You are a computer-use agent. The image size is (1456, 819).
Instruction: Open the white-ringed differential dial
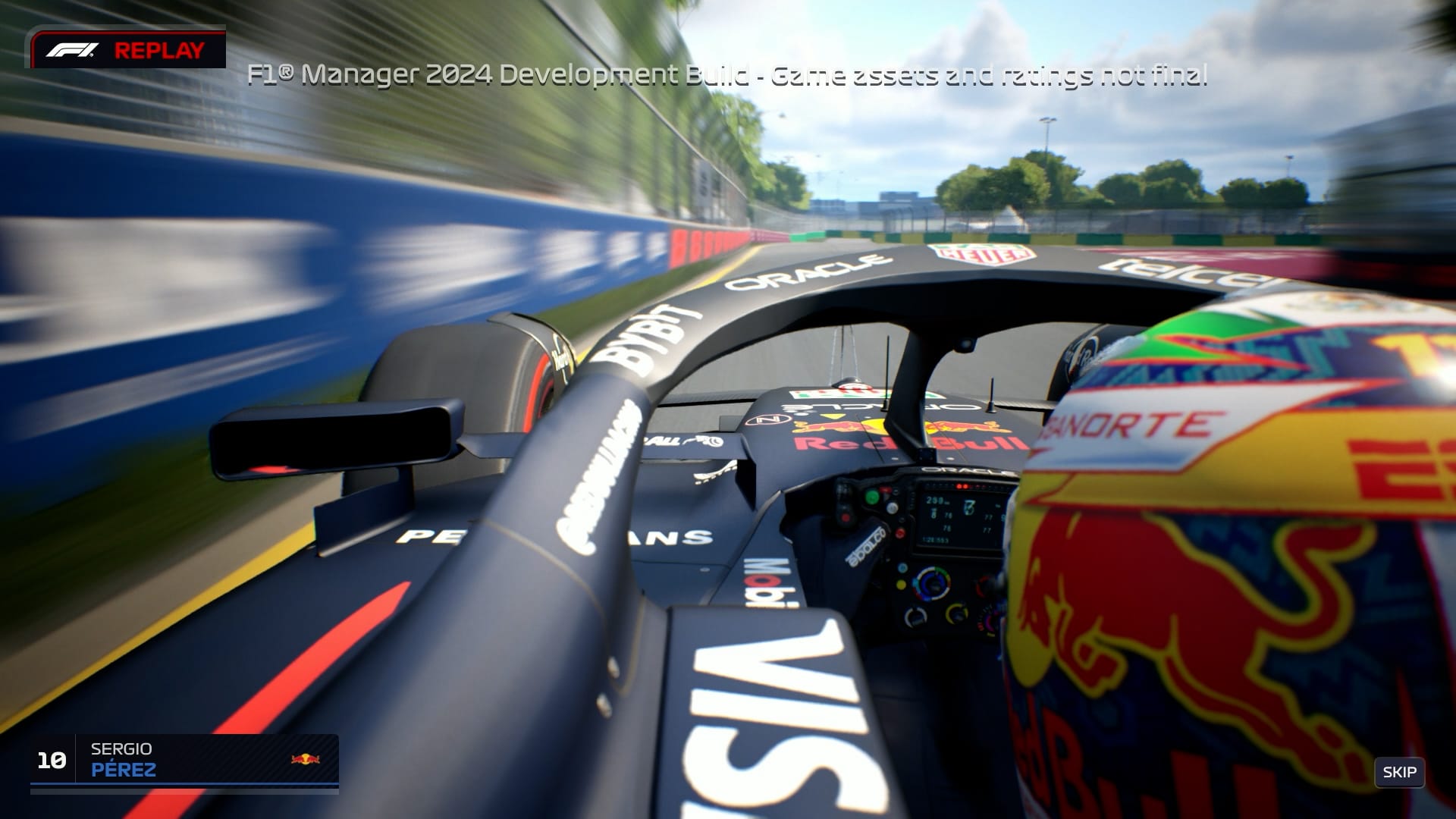coord(915,617)
